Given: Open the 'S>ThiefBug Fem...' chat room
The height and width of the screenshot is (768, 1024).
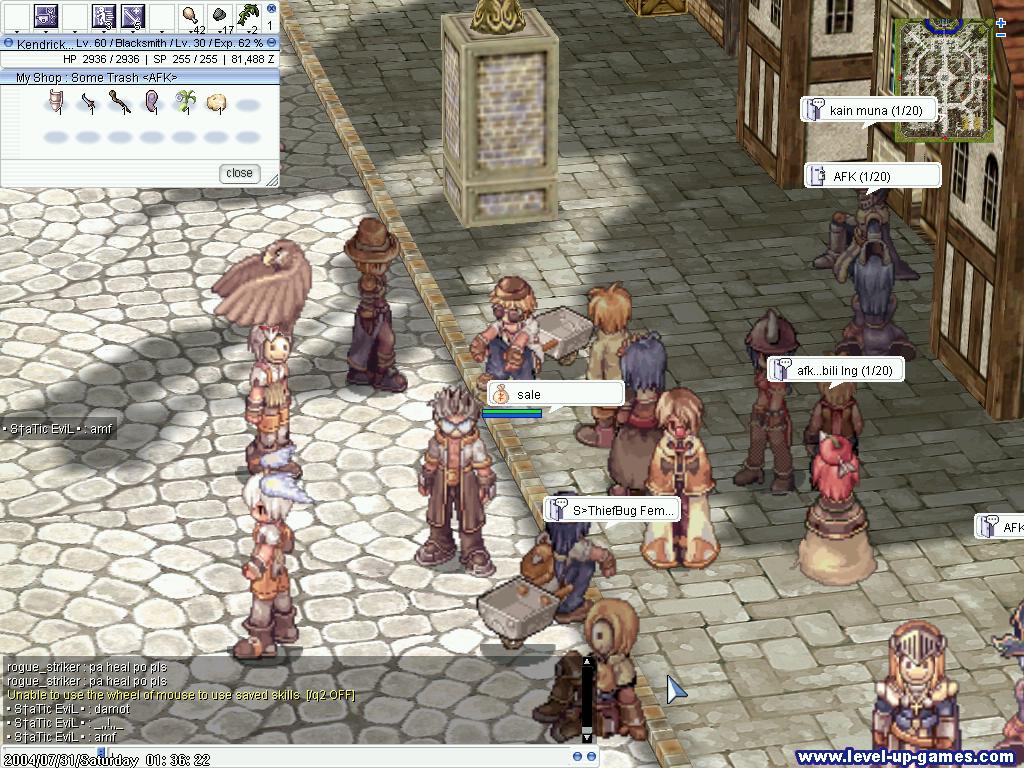Looking at the screenshot, I should [612, 510].
